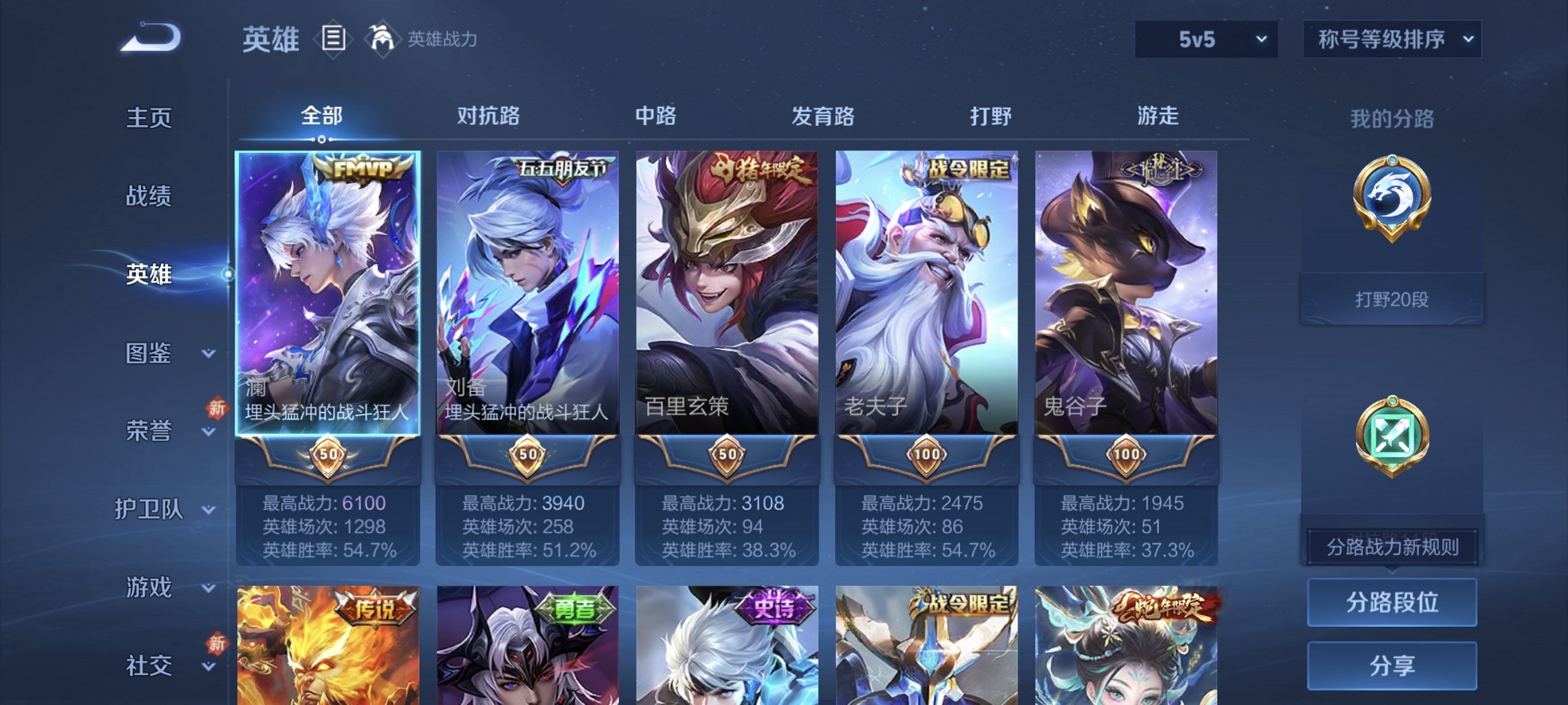Expand the 称号等级排序 sorting dropdown
The width and height of the screenshot is (1568, 705).
(1390, 39)
